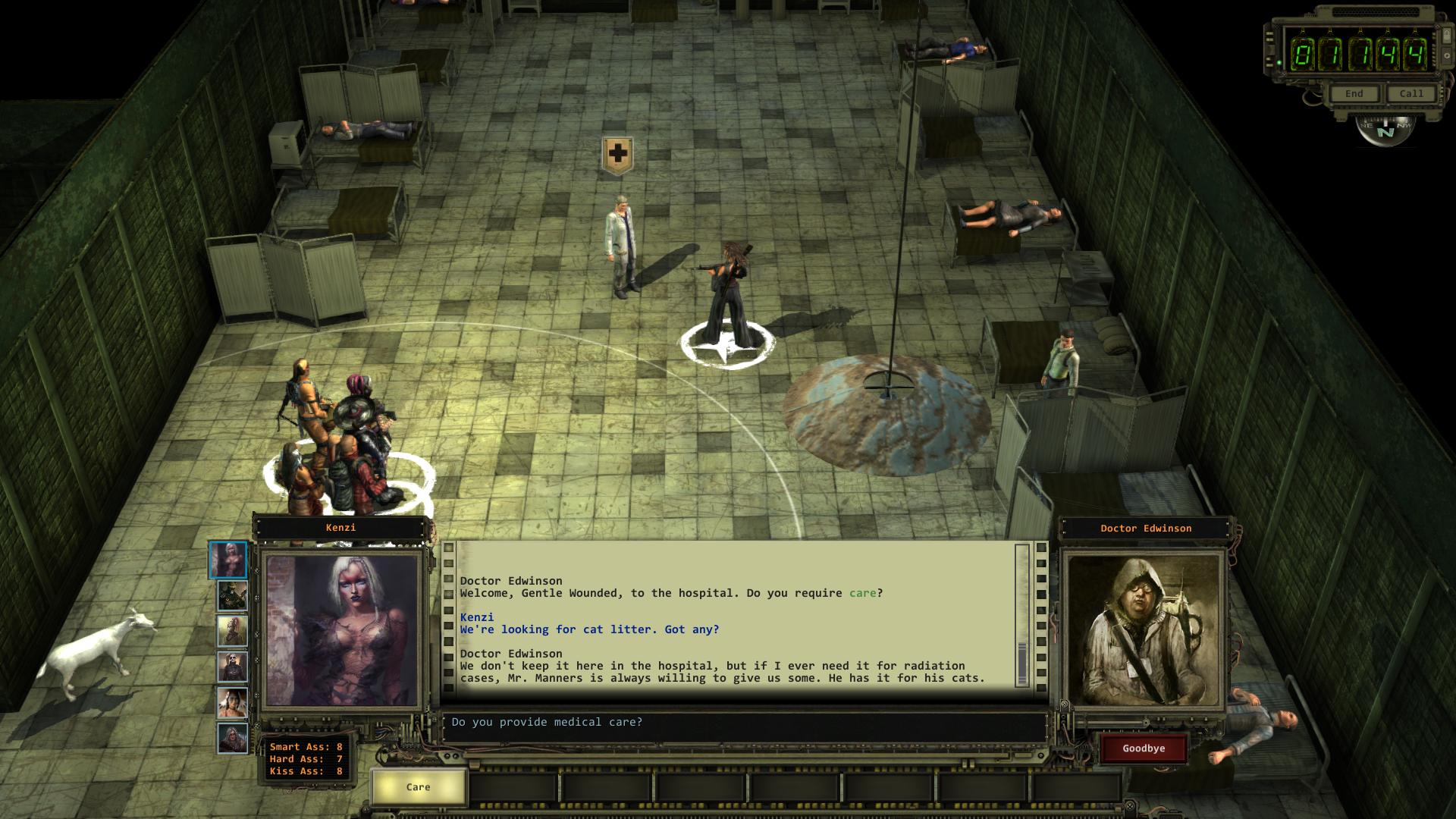End conversation with the Goodbye button
The image size is (1456, 819).
coord(1144,748)
